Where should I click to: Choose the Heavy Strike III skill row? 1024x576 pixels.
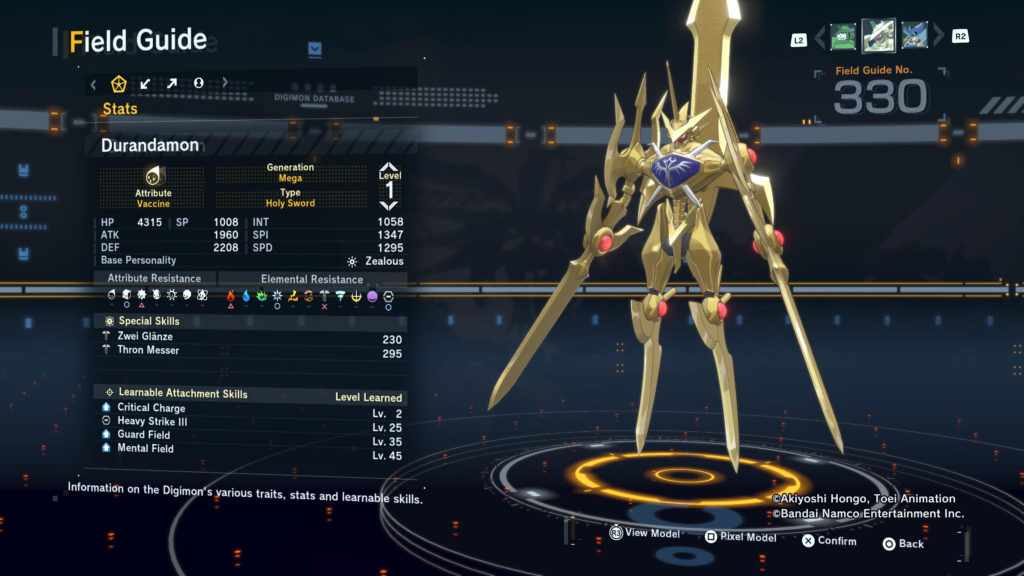[x=152, y=422]
